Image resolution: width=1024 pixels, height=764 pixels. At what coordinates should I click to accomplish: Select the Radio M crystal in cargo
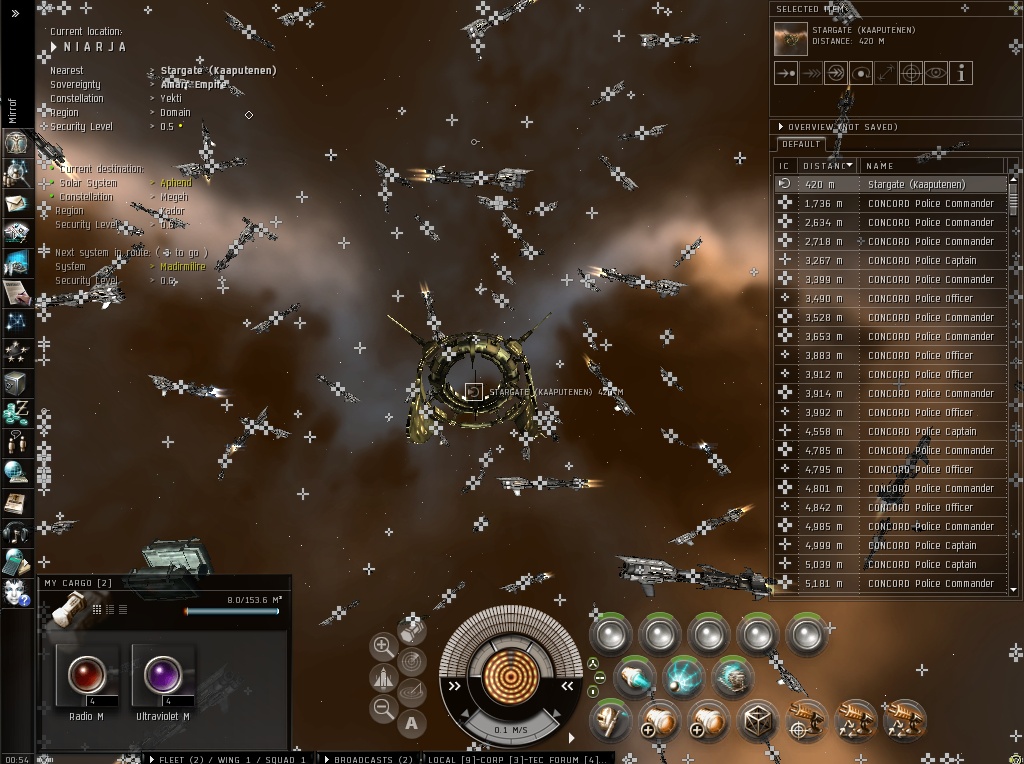click(x=87, y=675)
